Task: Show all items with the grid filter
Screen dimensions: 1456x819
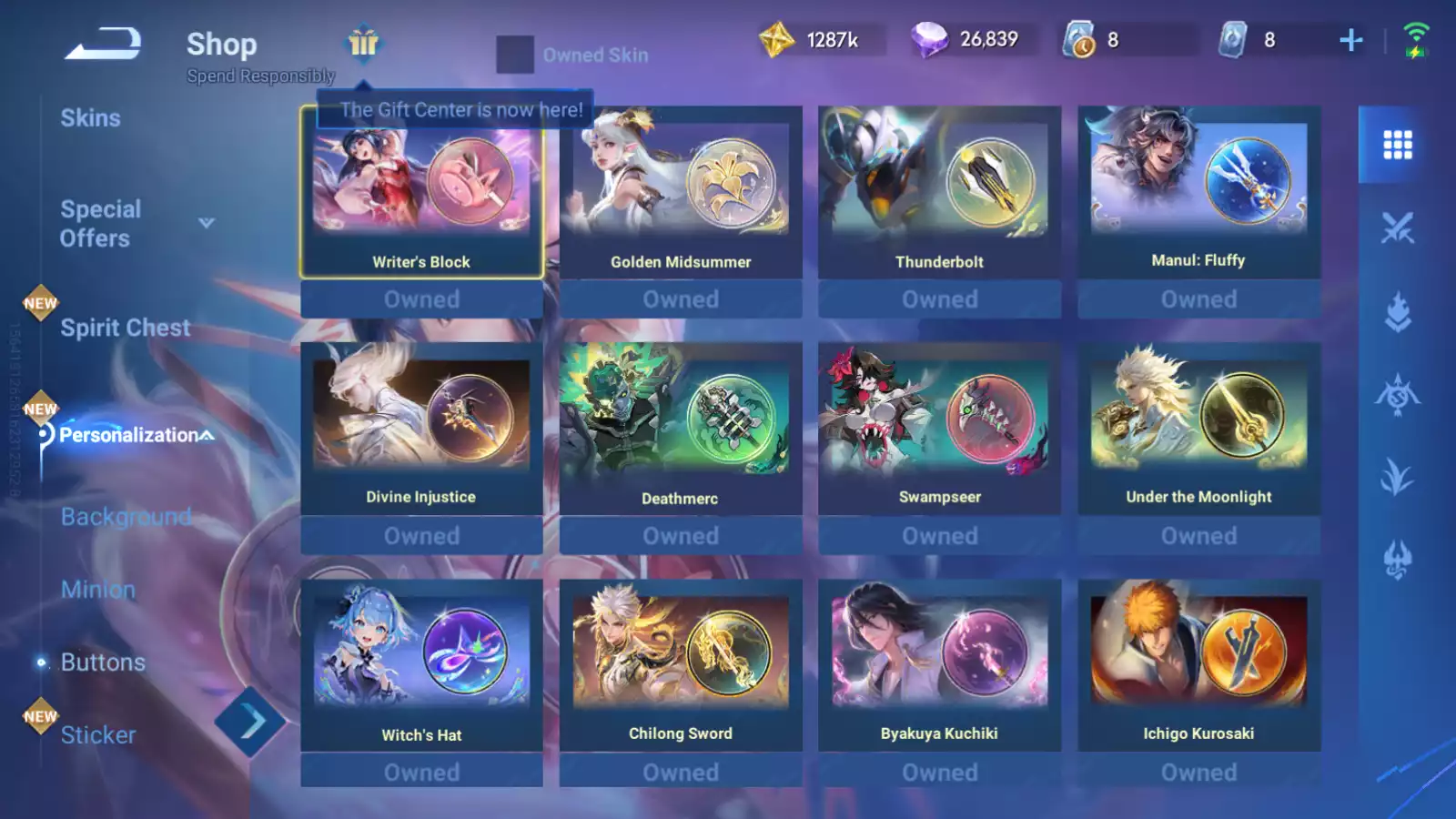Action: tap(1397, 145)
